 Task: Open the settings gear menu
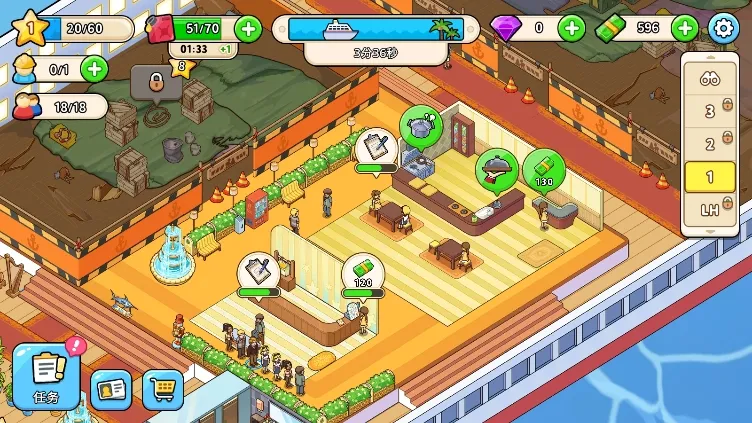click(x=722, y=28)
